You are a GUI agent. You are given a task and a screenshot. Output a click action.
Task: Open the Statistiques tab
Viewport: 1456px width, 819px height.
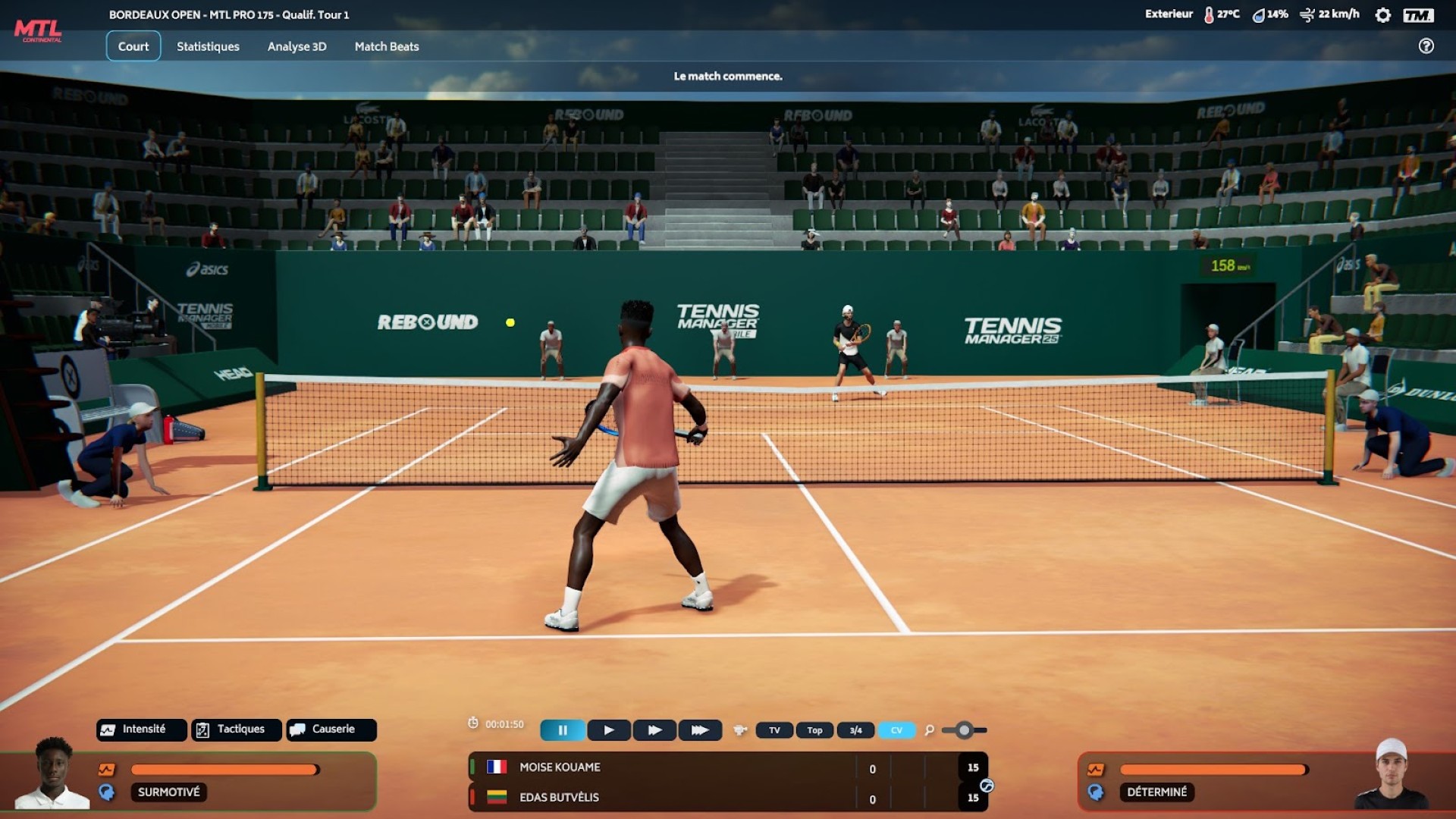[208, 46]
